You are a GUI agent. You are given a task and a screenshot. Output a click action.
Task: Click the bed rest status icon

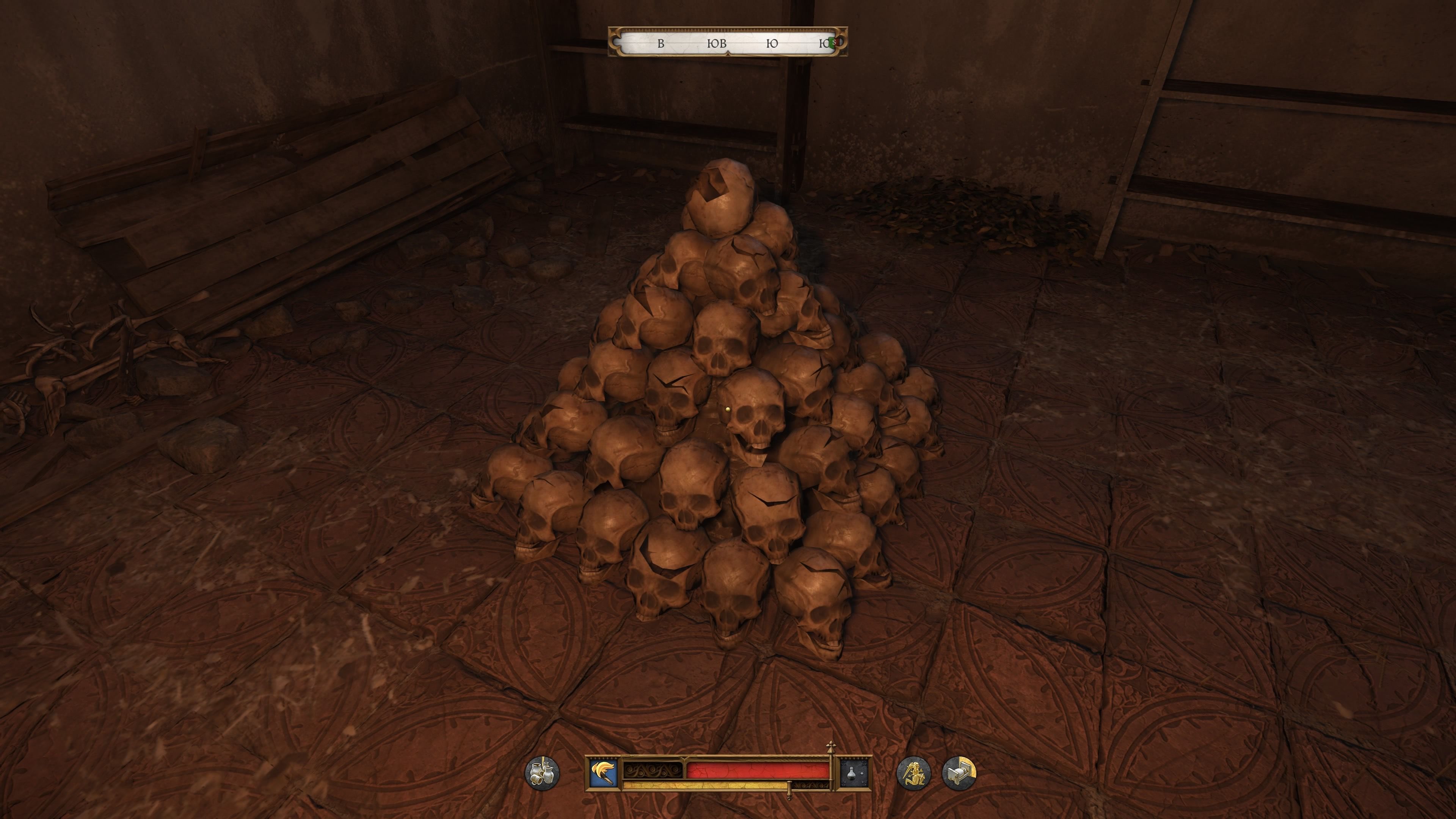pos(959,773)
